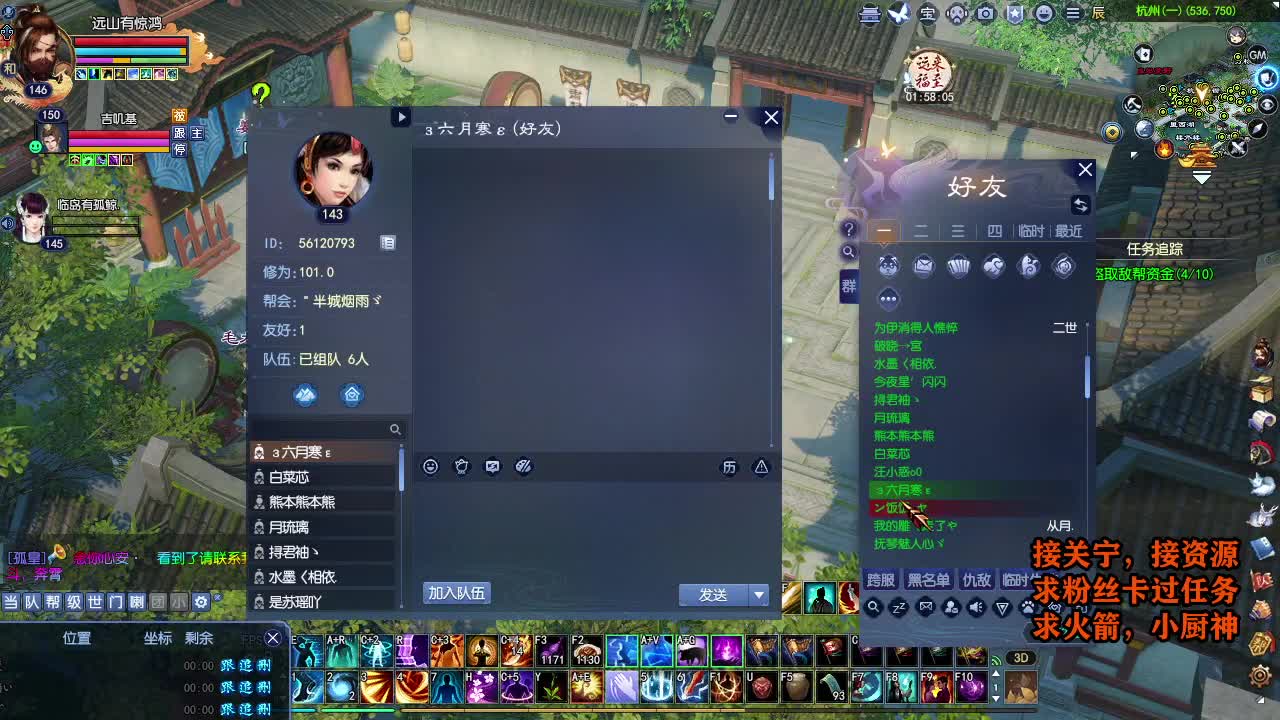Click the report warning triangle in the chat window
The width and height of the screenshot is (1280, 720).
761,467
